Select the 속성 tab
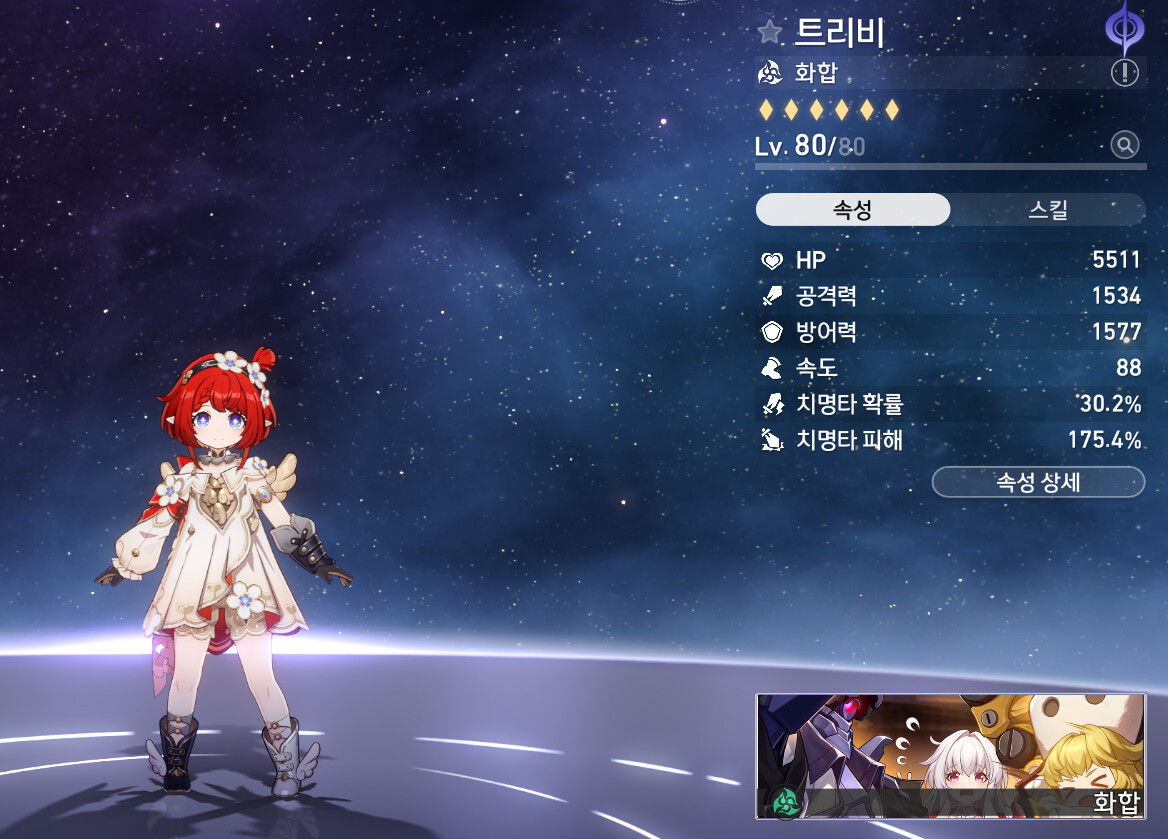Image resolution: width=1168 pixels, height=839 pixels. [852, 210]
